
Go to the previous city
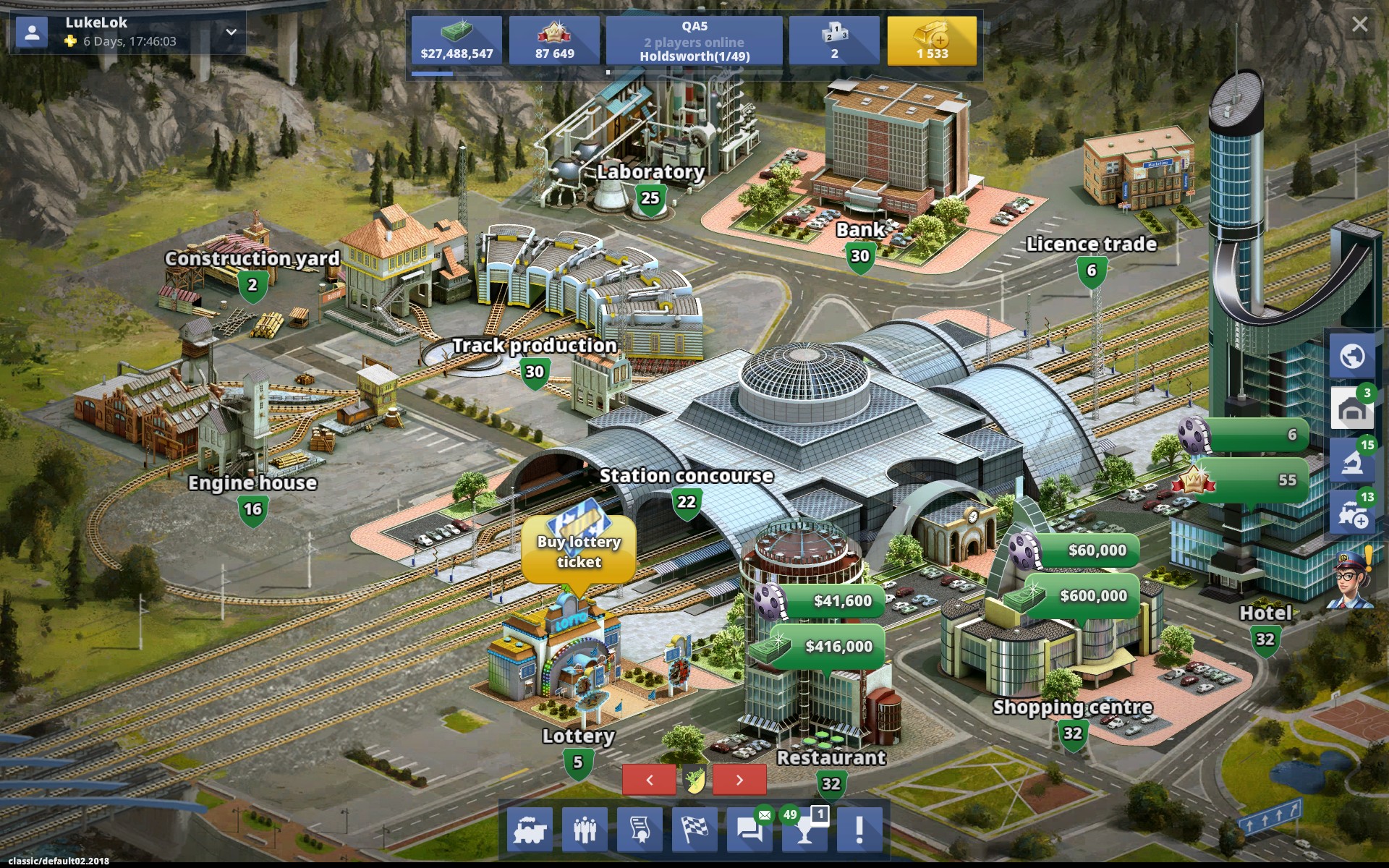tap(649, 780)
